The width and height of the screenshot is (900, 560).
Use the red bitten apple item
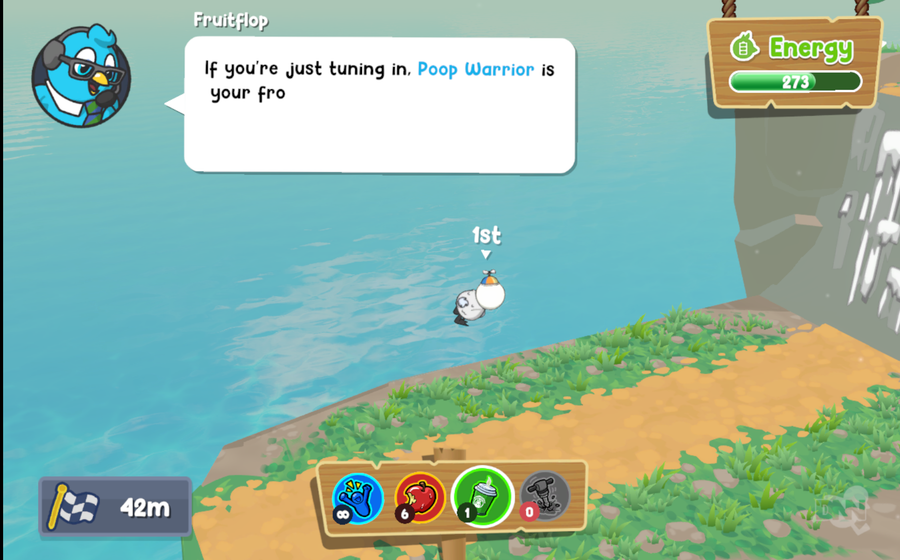click(x=420, y=496)
